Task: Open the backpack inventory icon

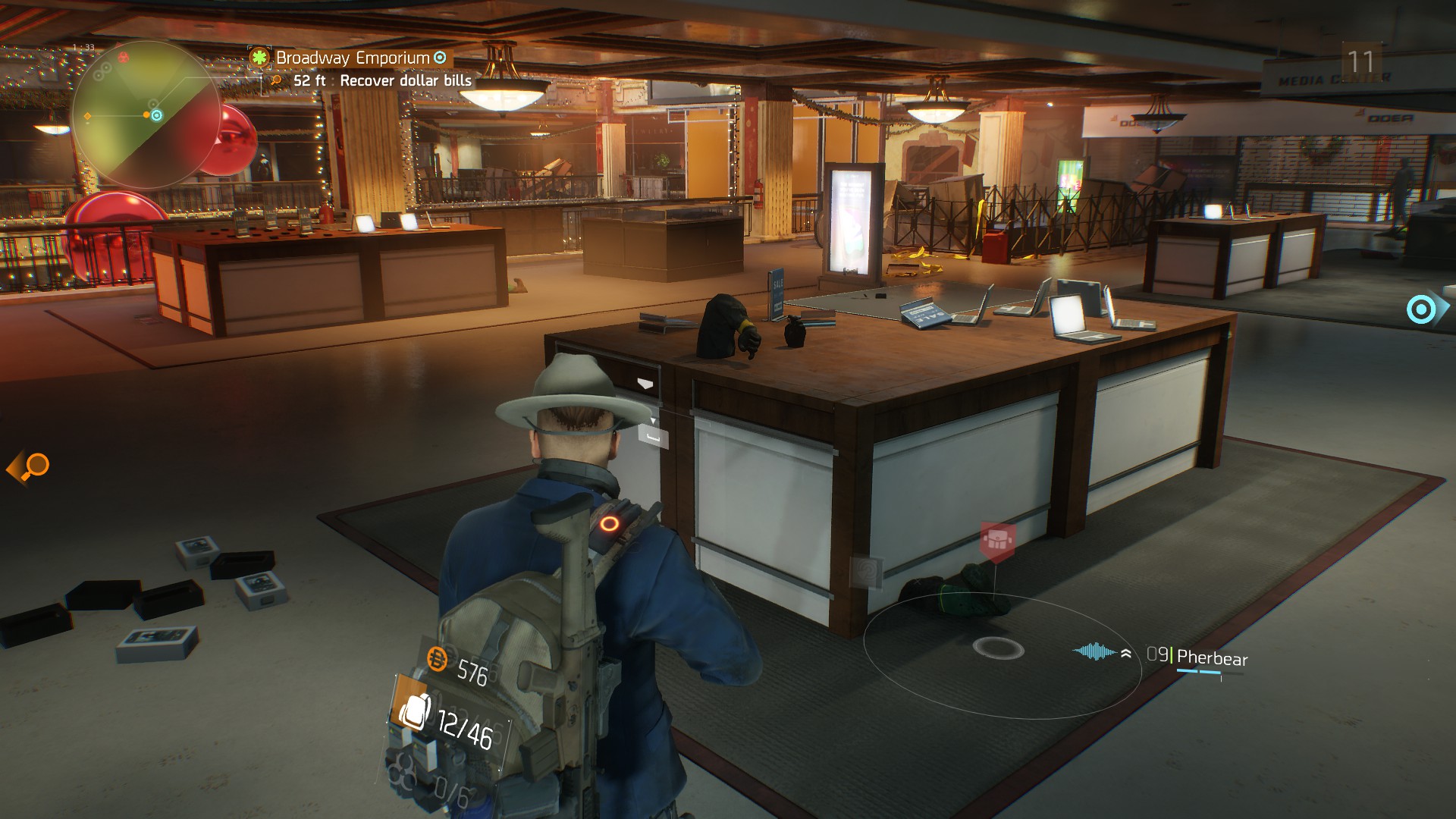Action: [x=414, y=711]
